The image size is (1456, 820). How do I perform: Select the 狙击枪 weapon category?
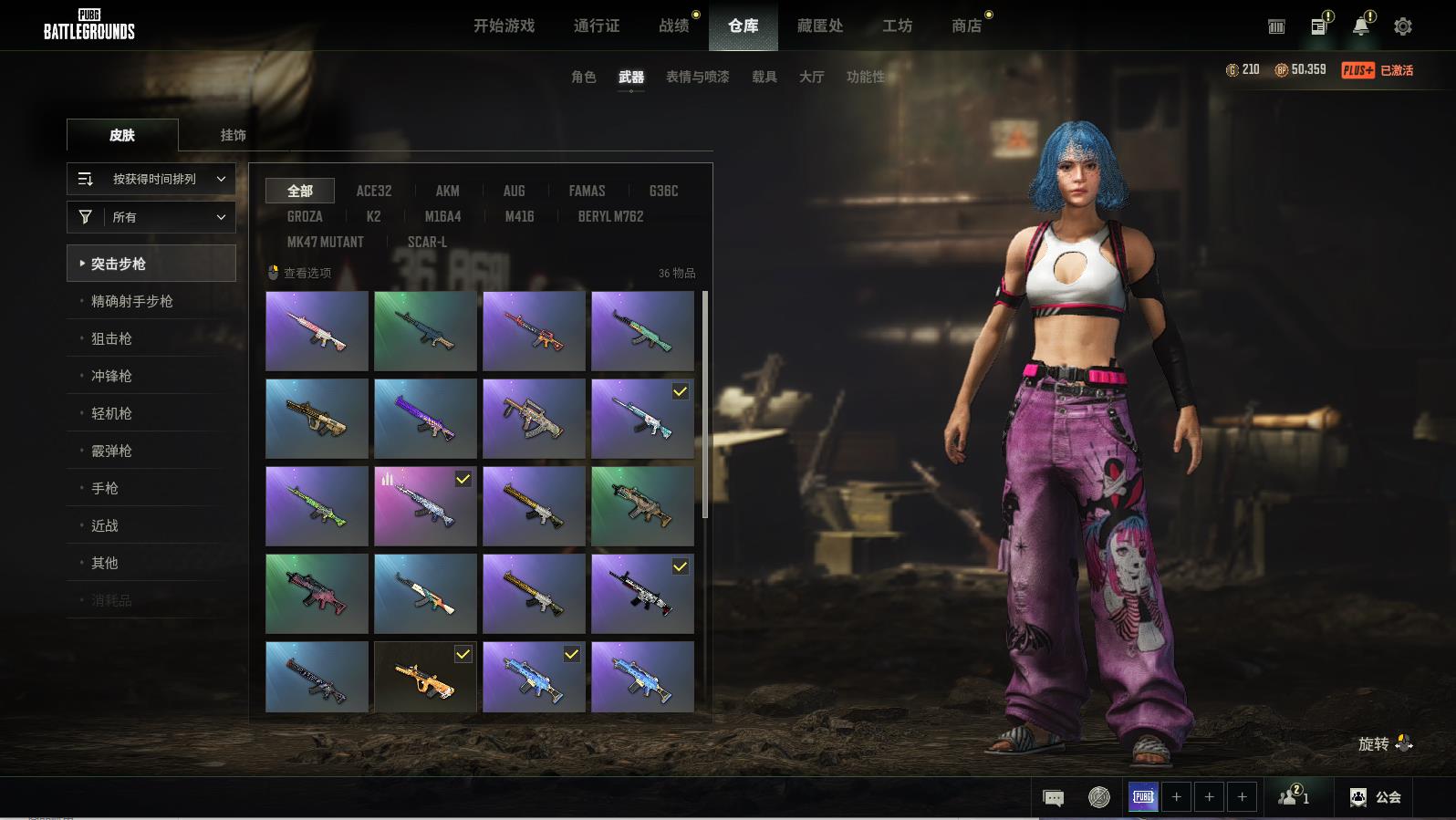[111, 338]
